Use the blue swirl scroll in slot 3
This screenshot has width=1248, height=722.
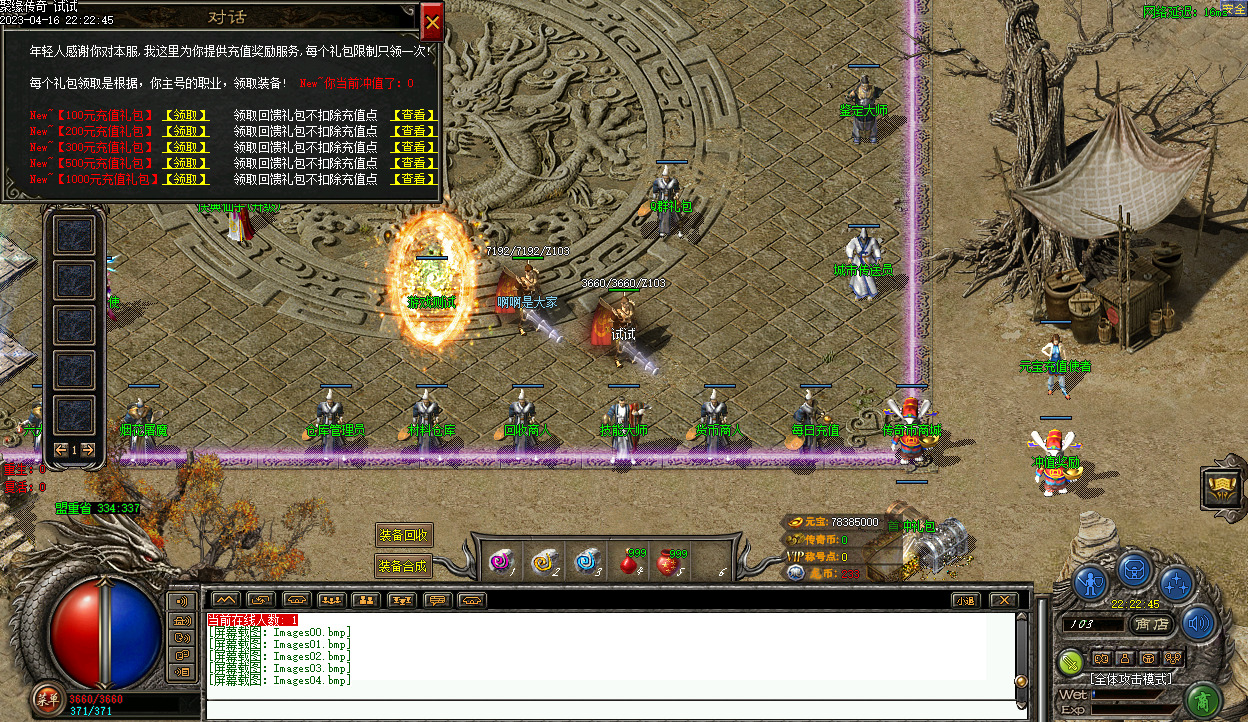587,563
